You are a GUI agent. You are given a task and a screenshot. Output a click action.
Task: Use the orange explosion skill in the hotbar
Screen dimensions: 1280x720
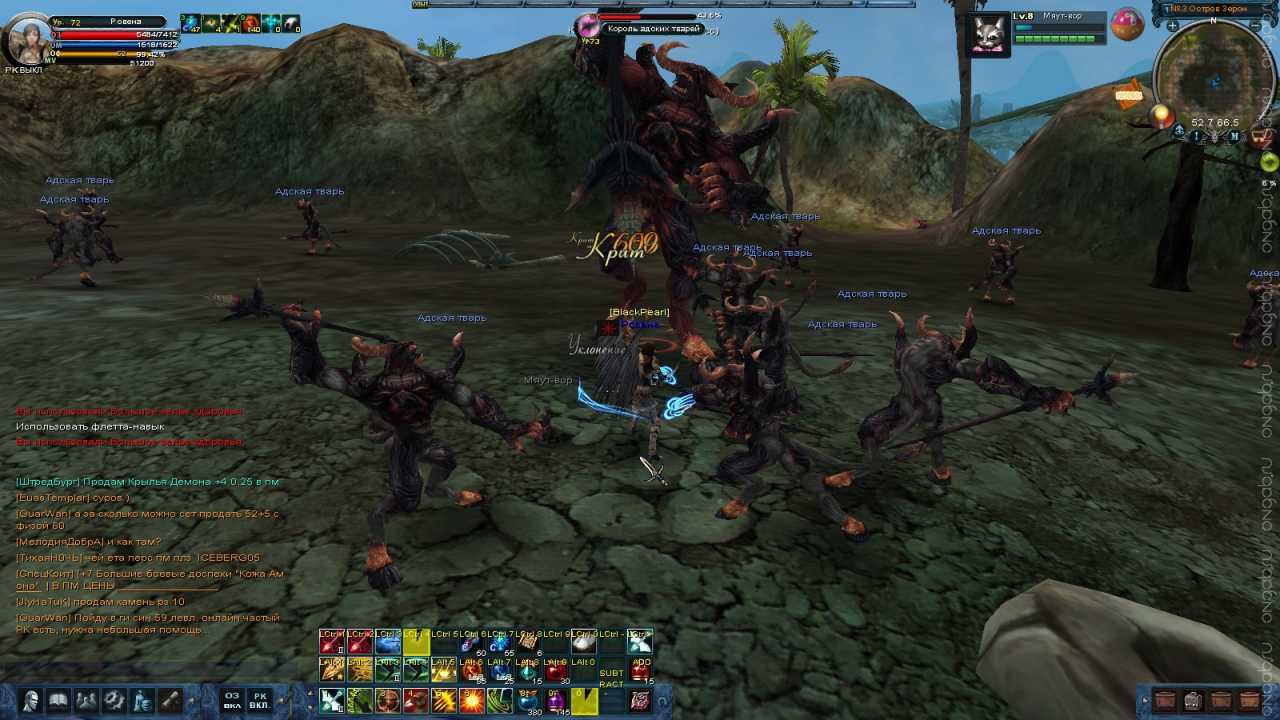(x=472, y=700)
